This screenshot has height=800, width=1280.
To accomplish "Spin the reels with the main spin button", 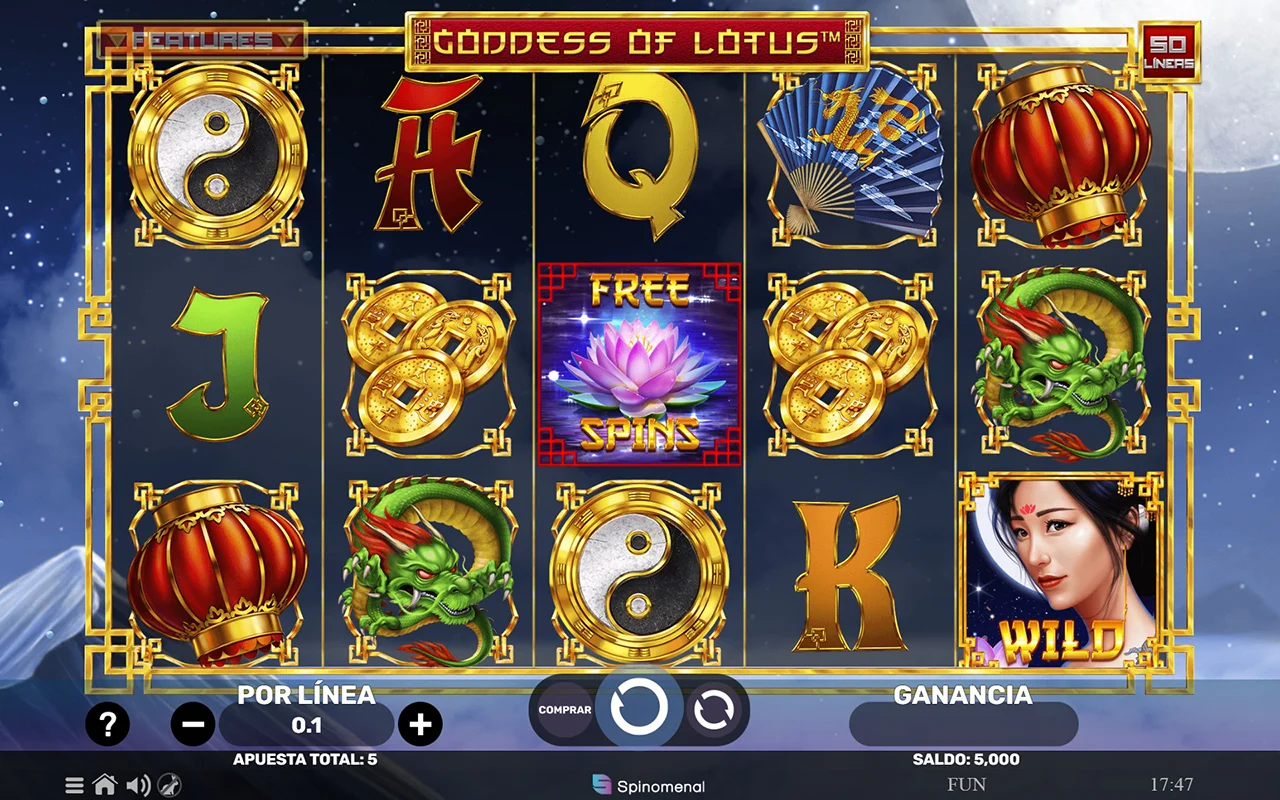I will click(x=639, y=708).
